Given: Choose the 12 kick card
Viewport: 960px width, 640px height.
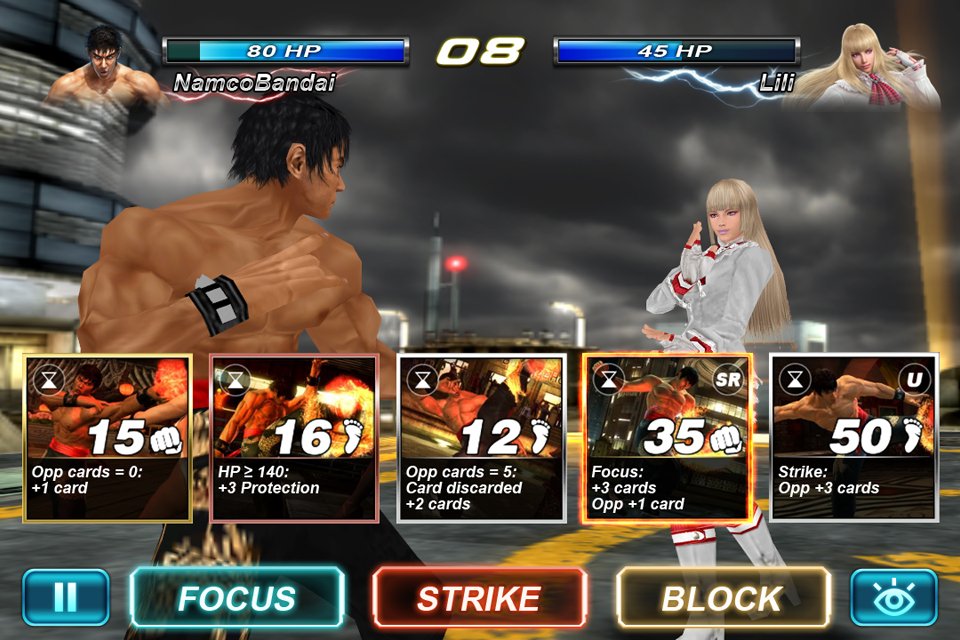Looking at the screenshot, I should pos(480,438).
